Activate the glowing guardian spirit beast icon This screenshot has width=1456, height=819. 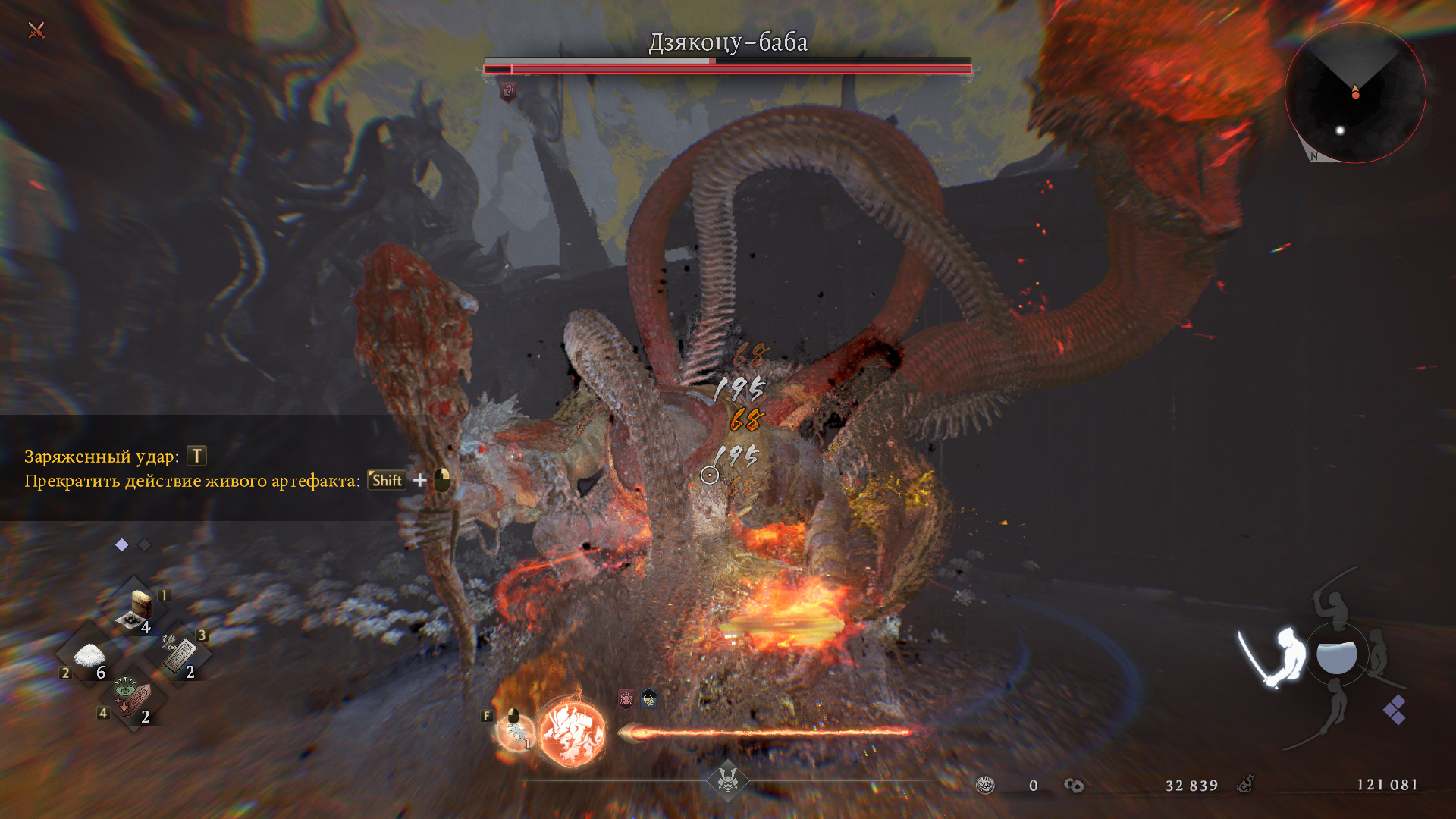pyautogui.click(x=573, y=732)
